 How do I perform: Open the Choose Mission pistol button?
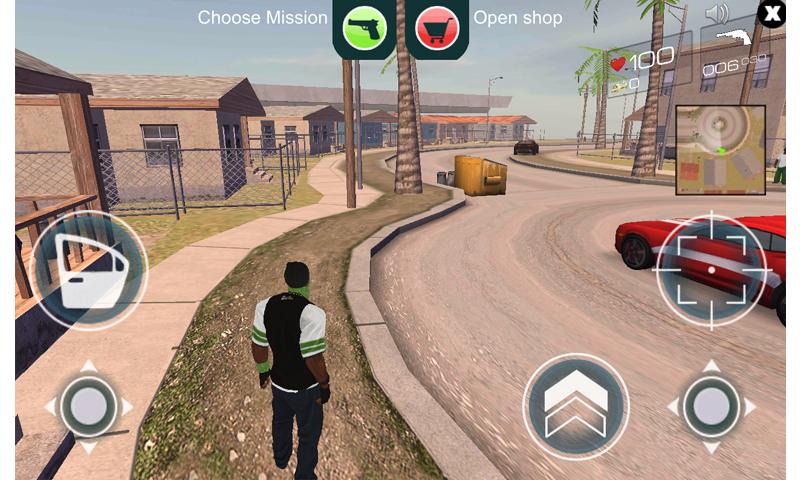365,28
